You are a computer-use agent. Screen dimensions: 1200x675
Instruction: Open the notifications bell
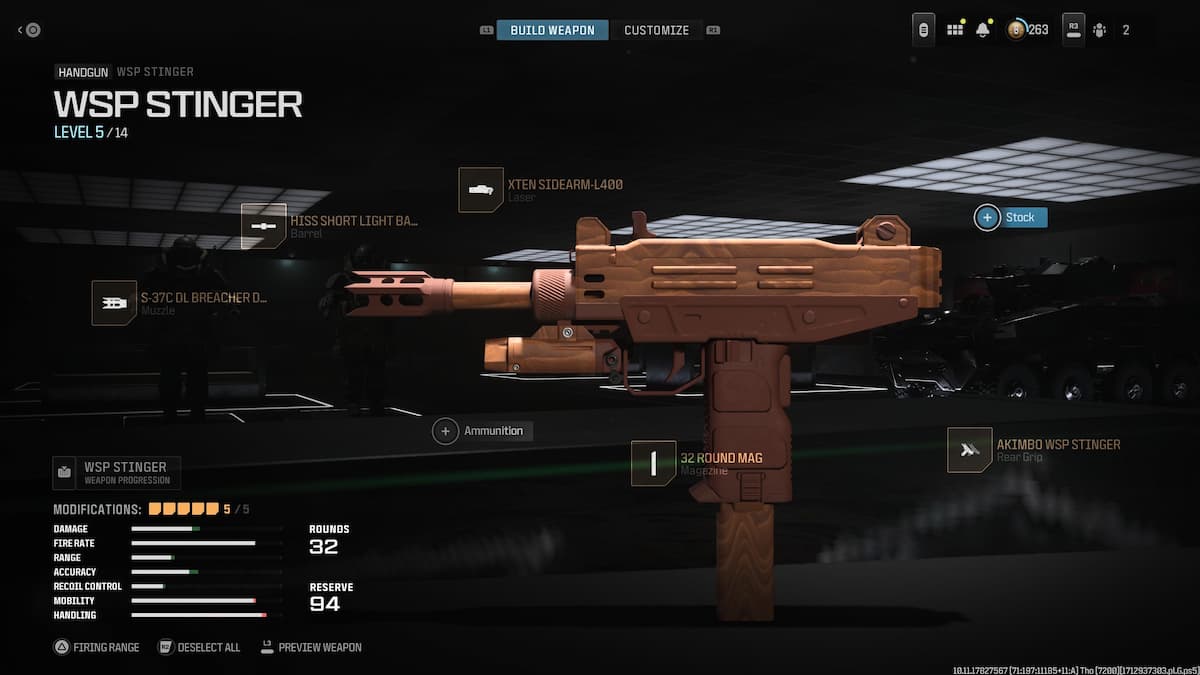(982, 30)
